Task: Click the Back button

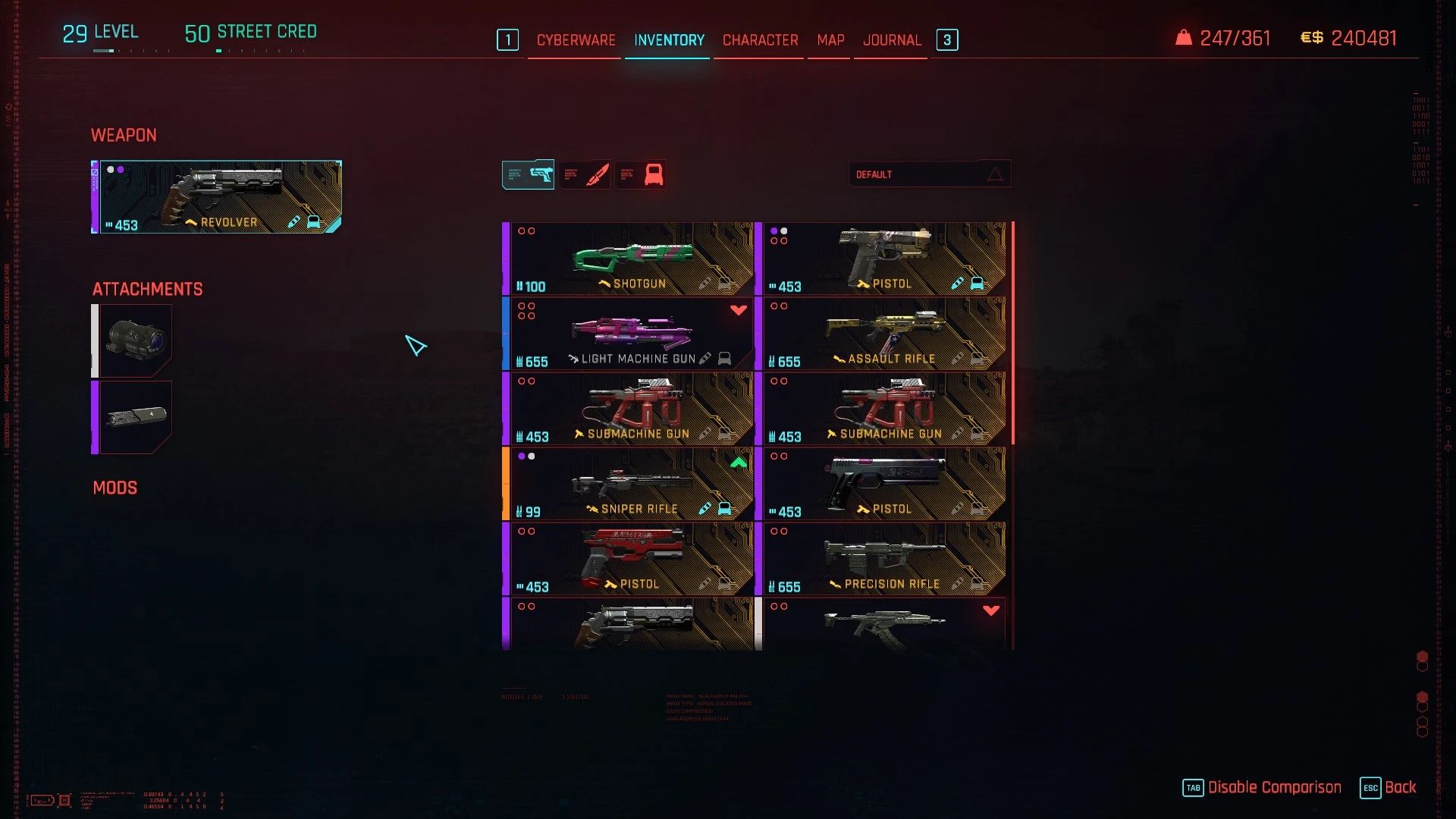Action: tap(1401, 787)
